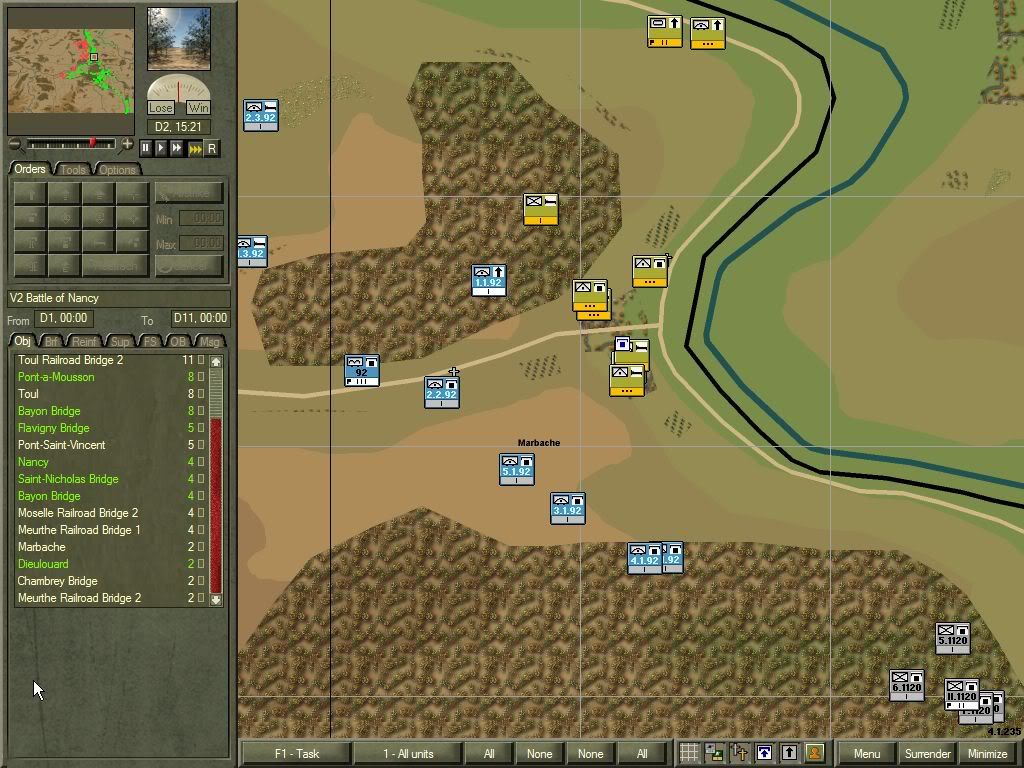
Task: Zoom in with the magnifier plus button
Action: 126,145
